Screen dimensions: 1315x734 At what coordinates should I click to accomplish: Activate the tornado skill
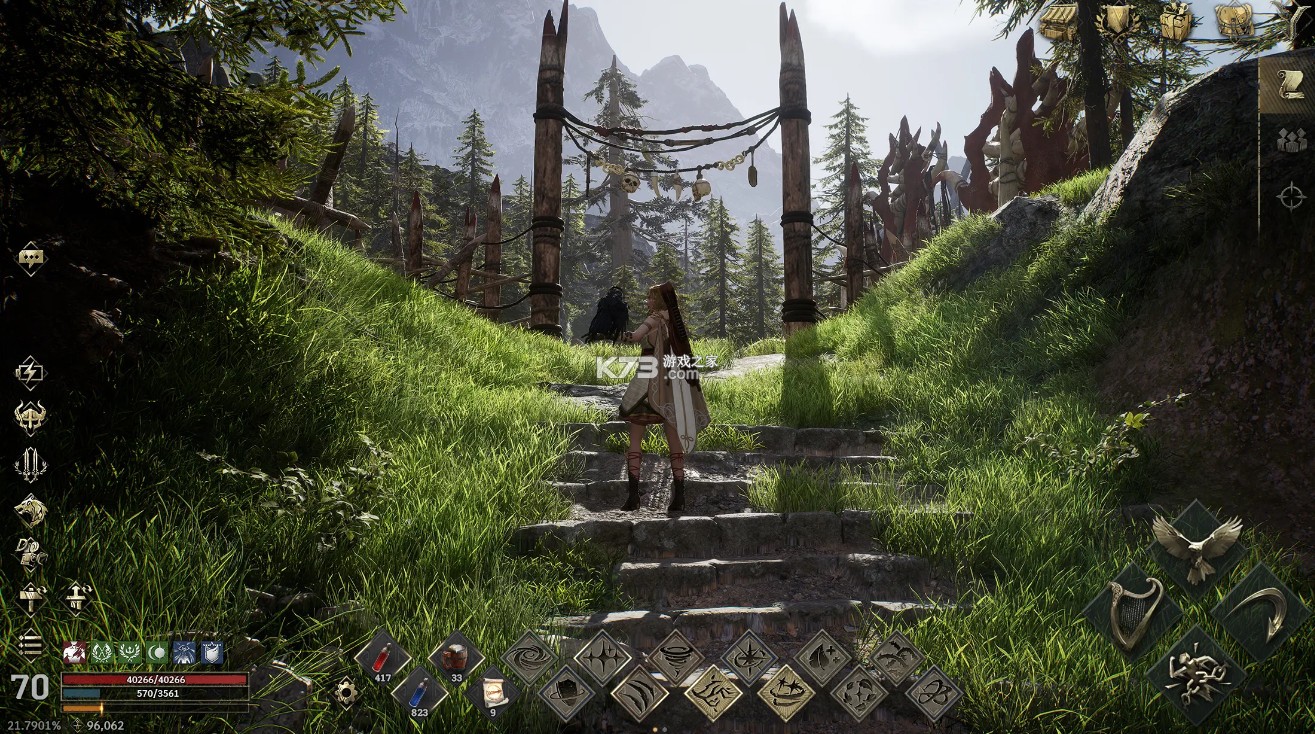pyautogui.click(x=676, y=657)
